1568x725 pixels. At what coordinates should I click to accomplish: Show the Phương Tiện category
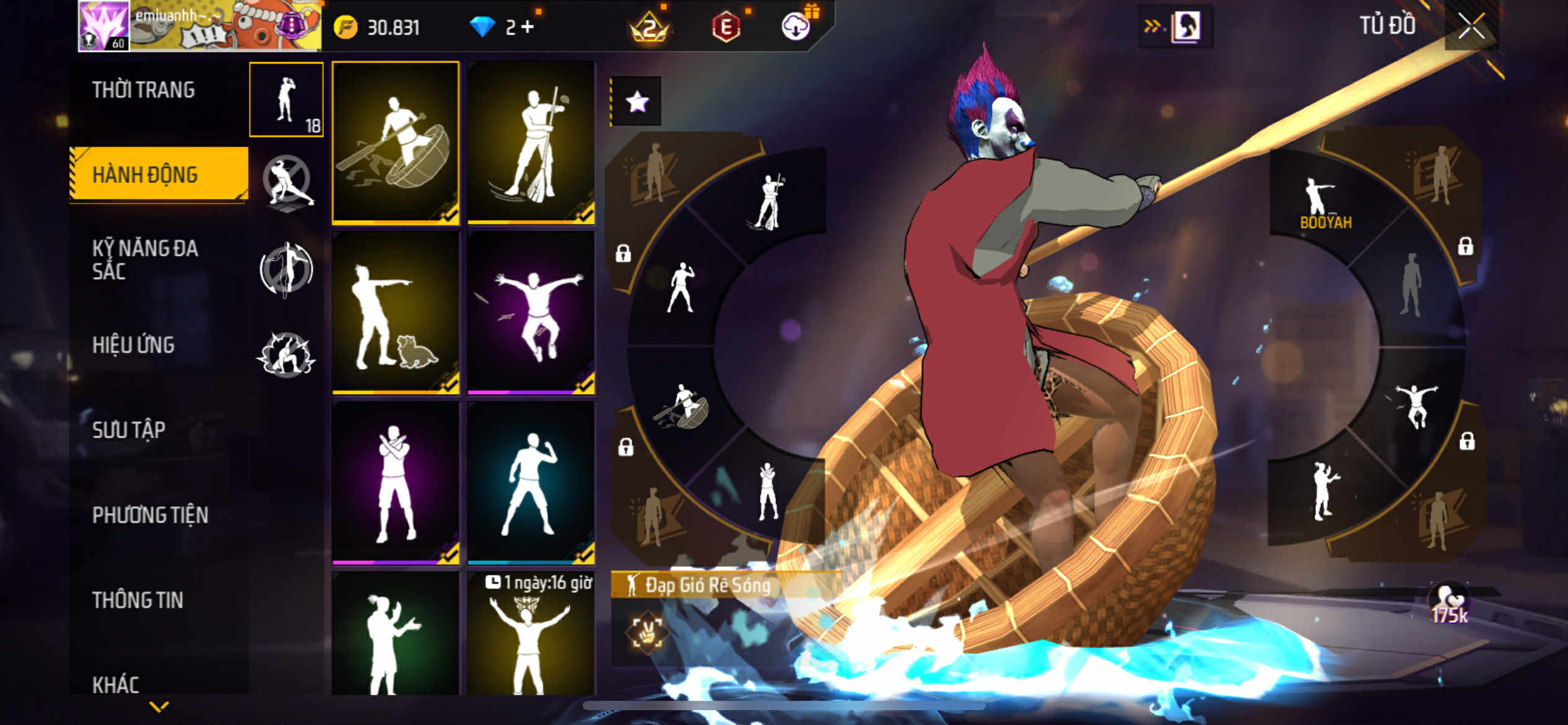pos(150,515)
